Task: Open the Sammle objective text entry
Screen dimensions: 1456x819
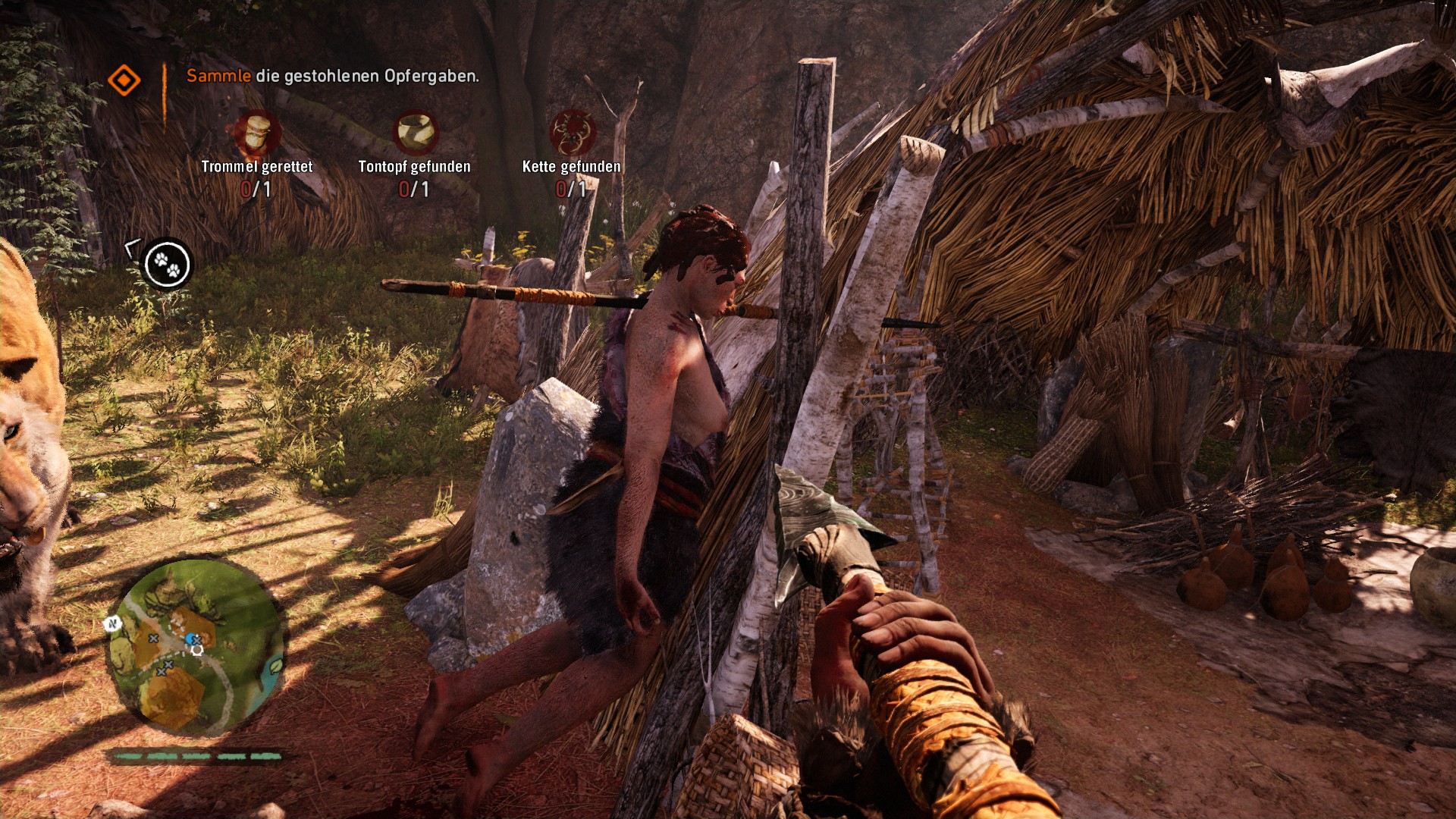Action: coord(218,76)
